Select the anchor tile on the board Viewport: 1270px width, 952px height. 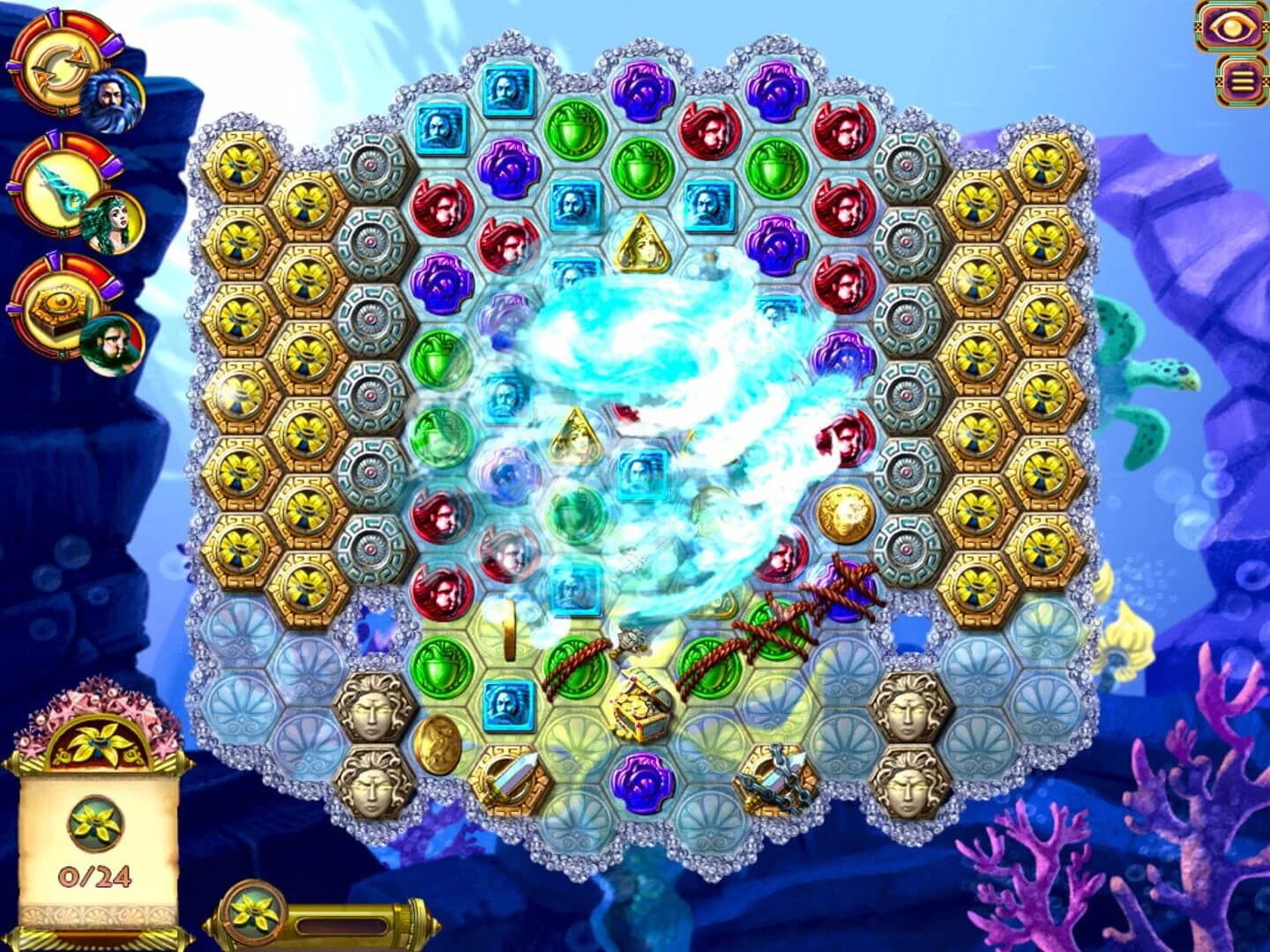coord(776,780)
